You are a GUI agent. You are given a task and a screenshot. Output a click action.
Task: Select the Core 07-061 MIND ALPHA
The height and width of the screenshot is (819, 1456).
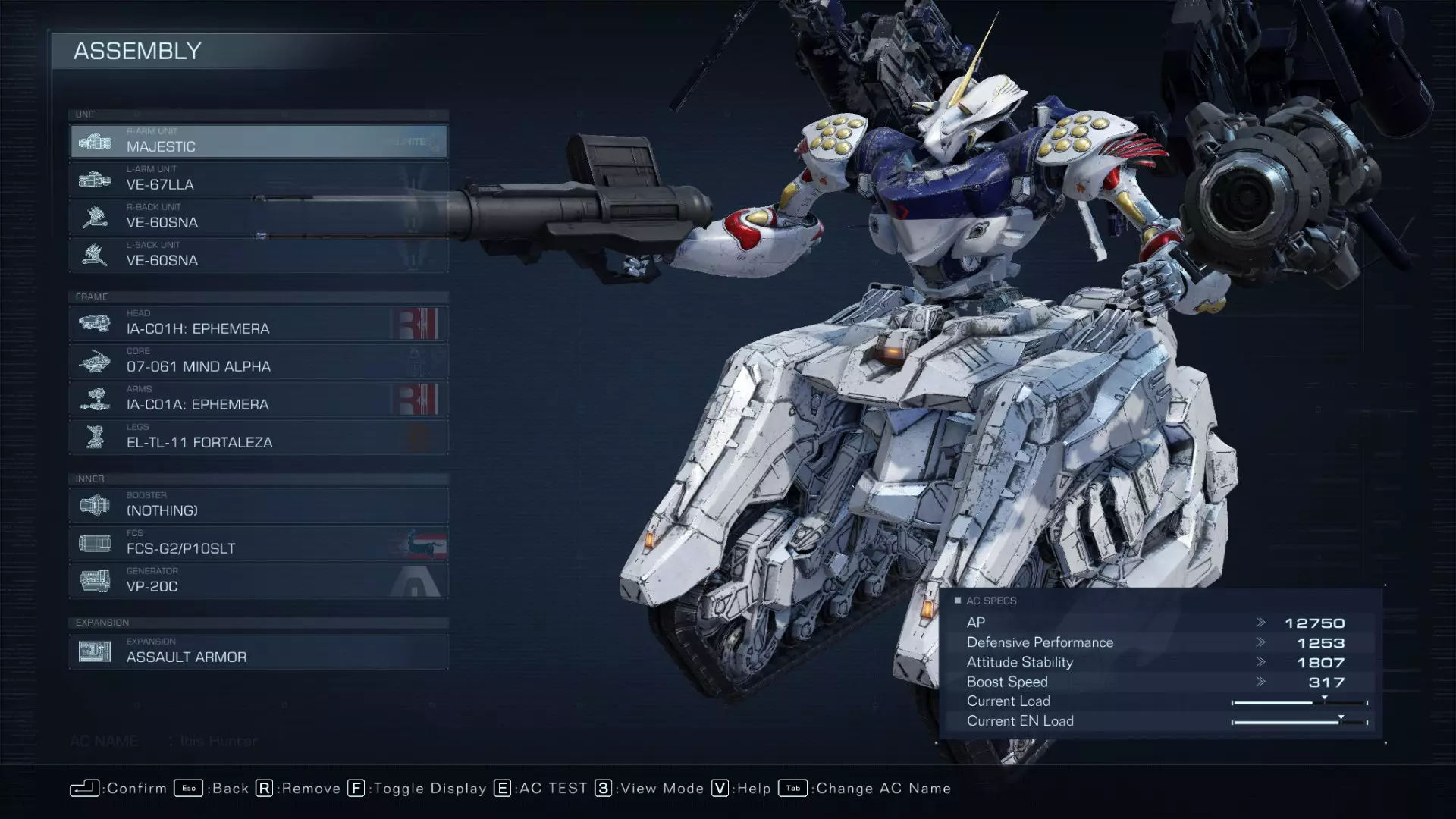pos(259,362)
